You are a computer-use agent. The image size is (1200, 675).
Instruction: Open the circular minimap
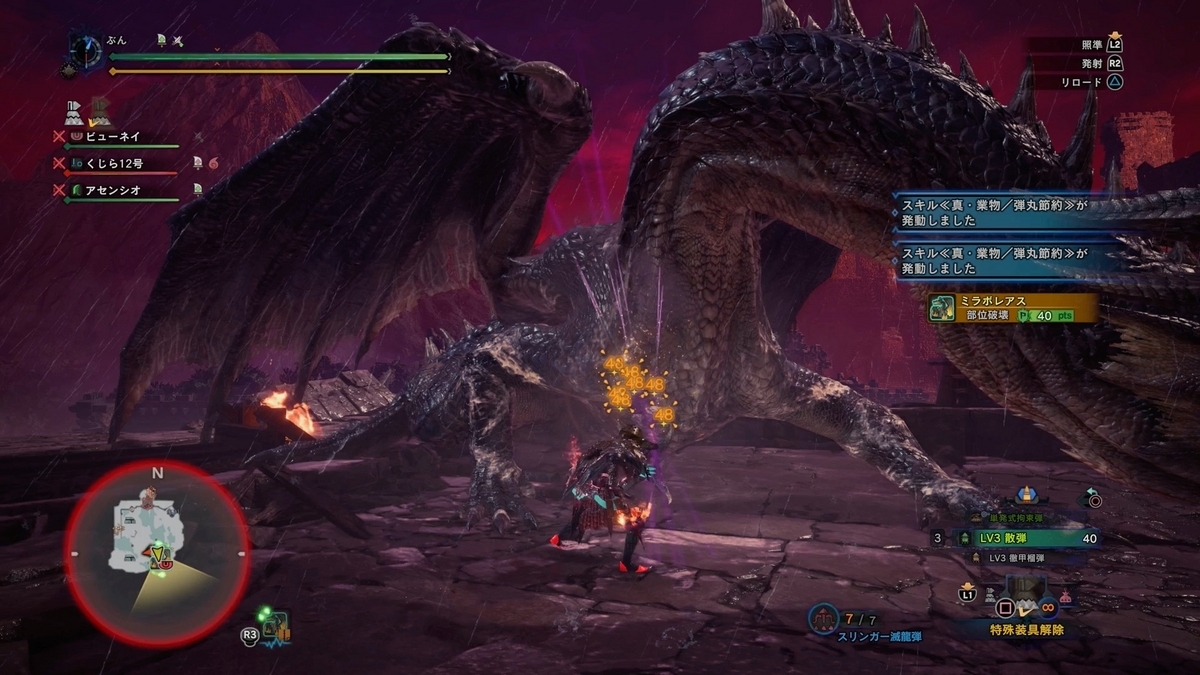pyautogui.click(x=157, y=553)
